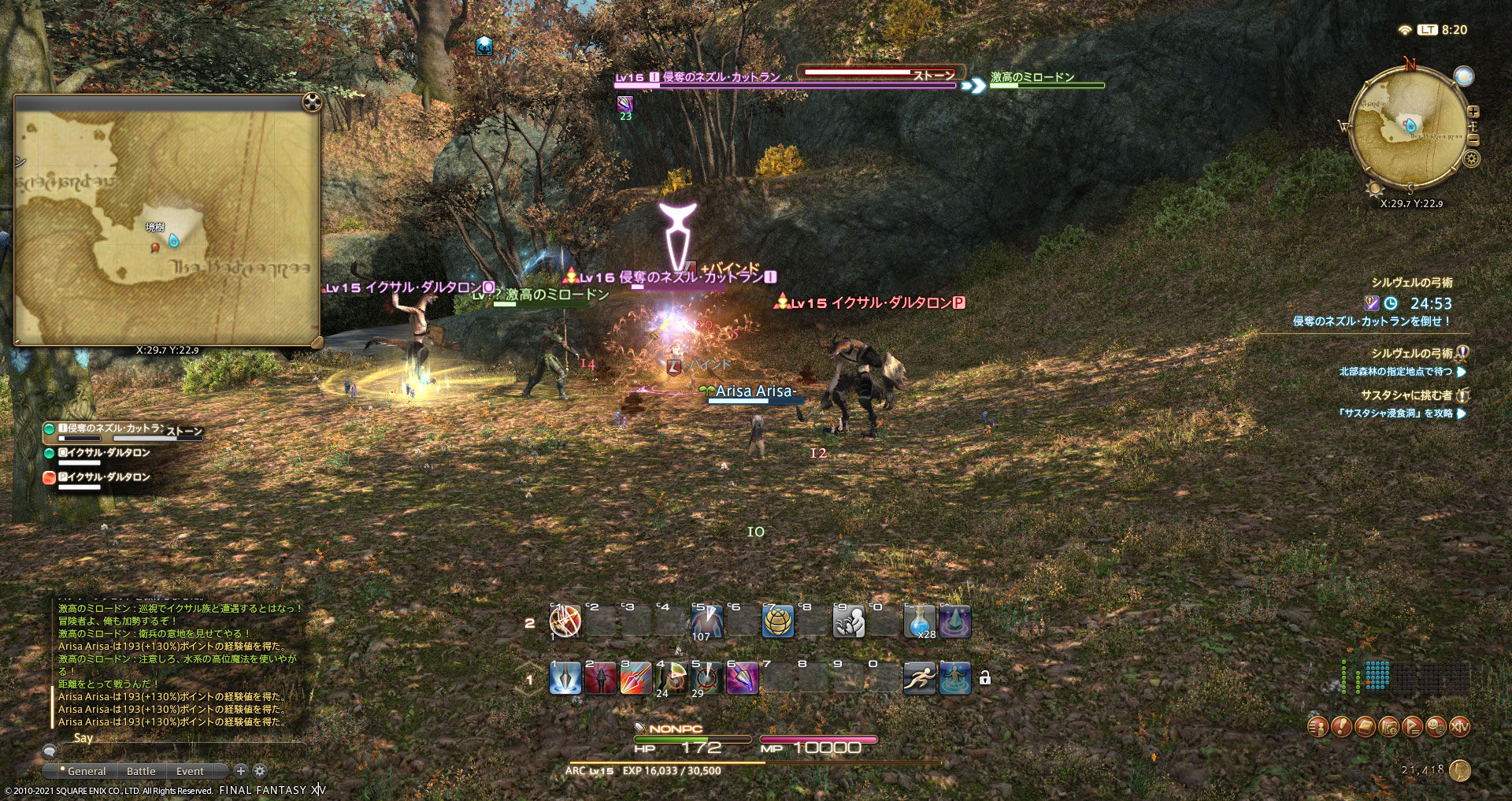The height and width of the screenshot is (801, 1512).
Task: Click the golden book journal icon
Action: click(1364, 726)
